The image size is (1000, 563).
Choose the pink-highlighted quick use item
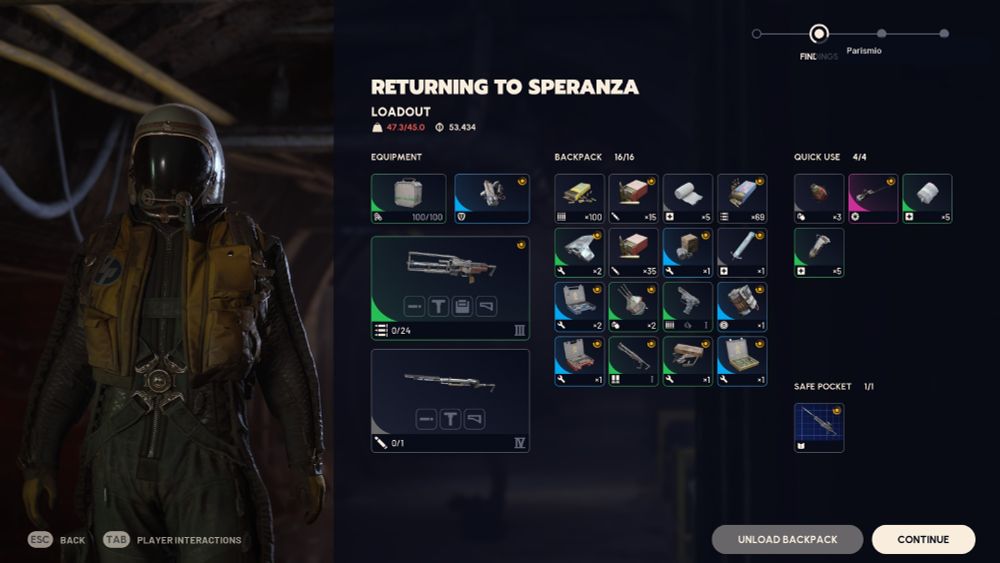(x=873, y=198)
